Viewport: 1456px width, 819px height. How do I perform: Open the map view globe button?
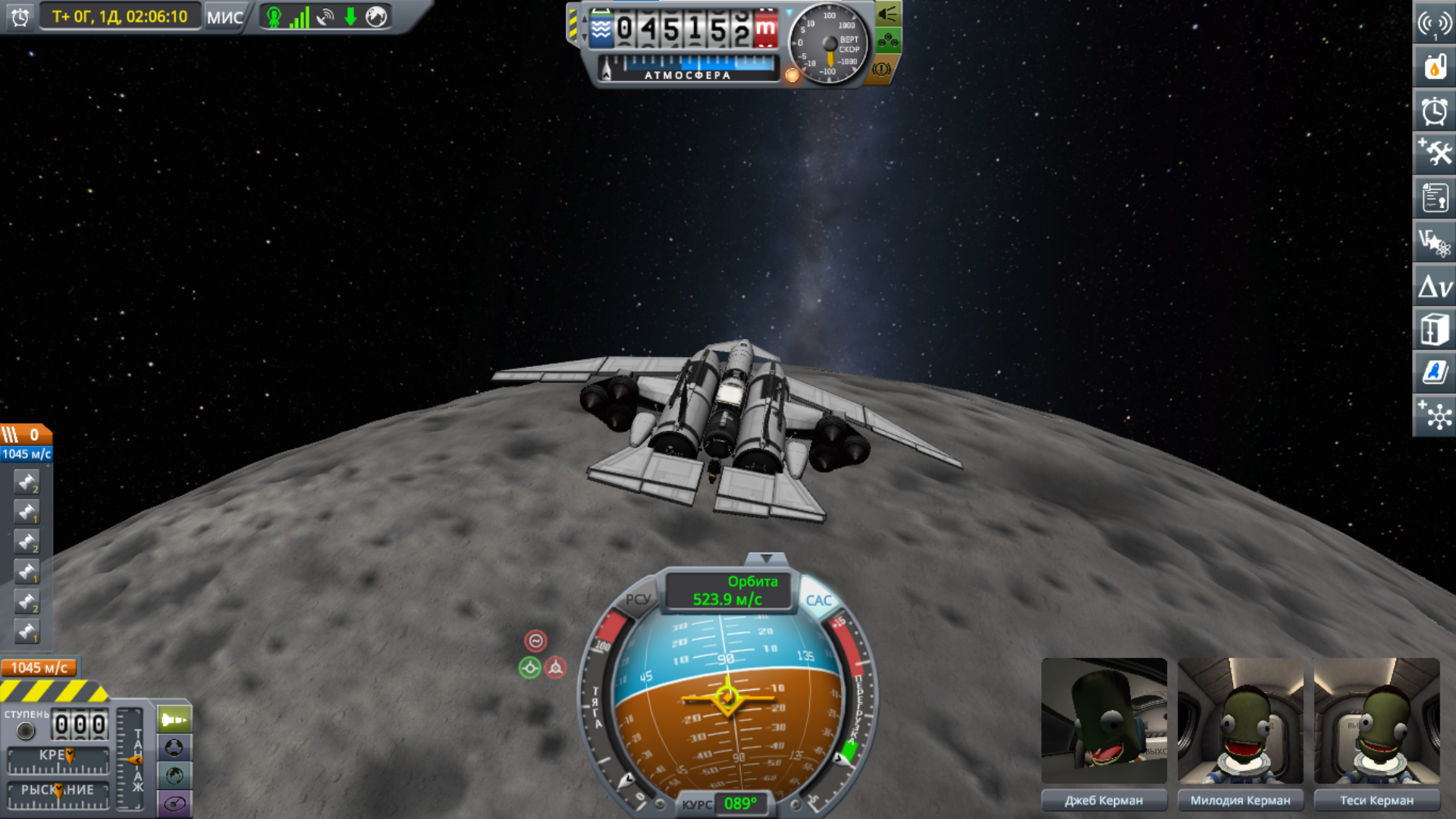coord(174,775)
